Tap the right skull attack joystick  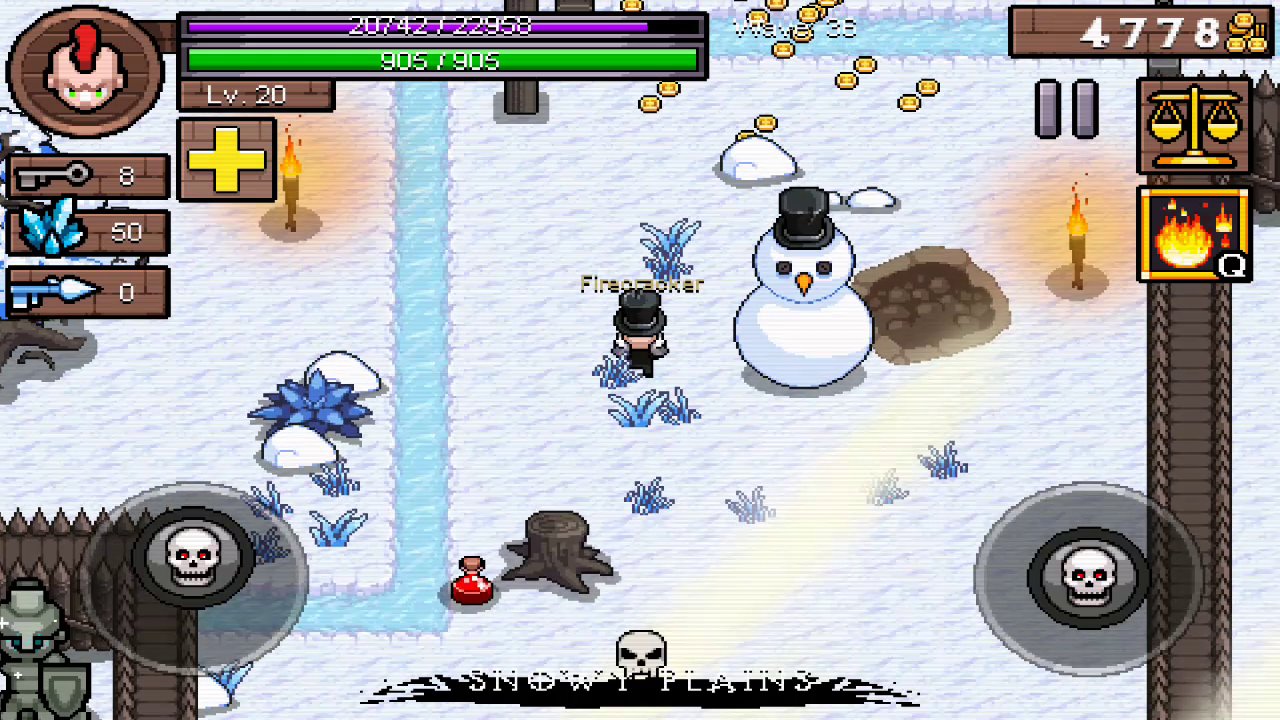(x=1087, y=578)
